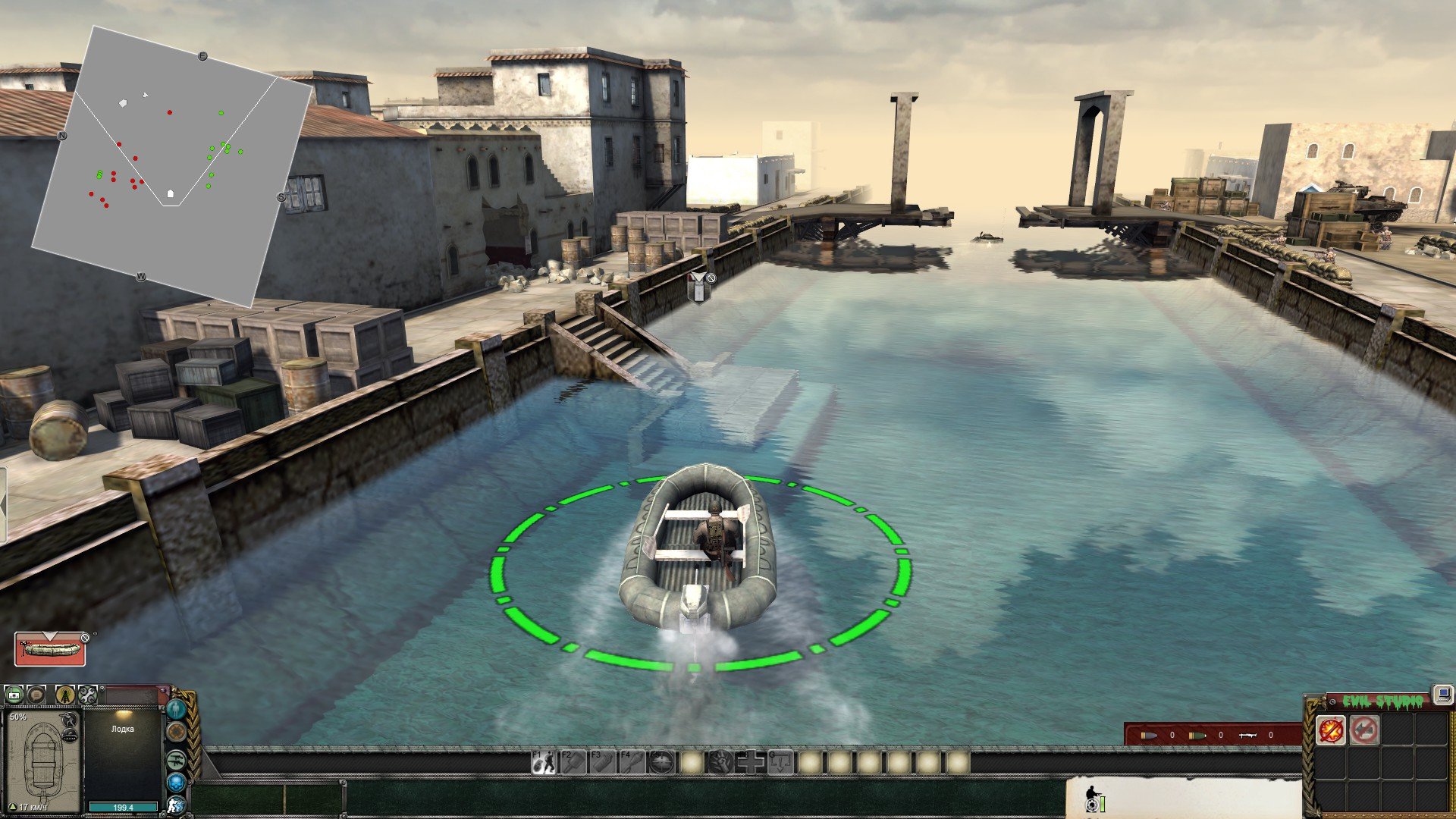
Task: Open the computer monitor menu button
Action: 1442,693
